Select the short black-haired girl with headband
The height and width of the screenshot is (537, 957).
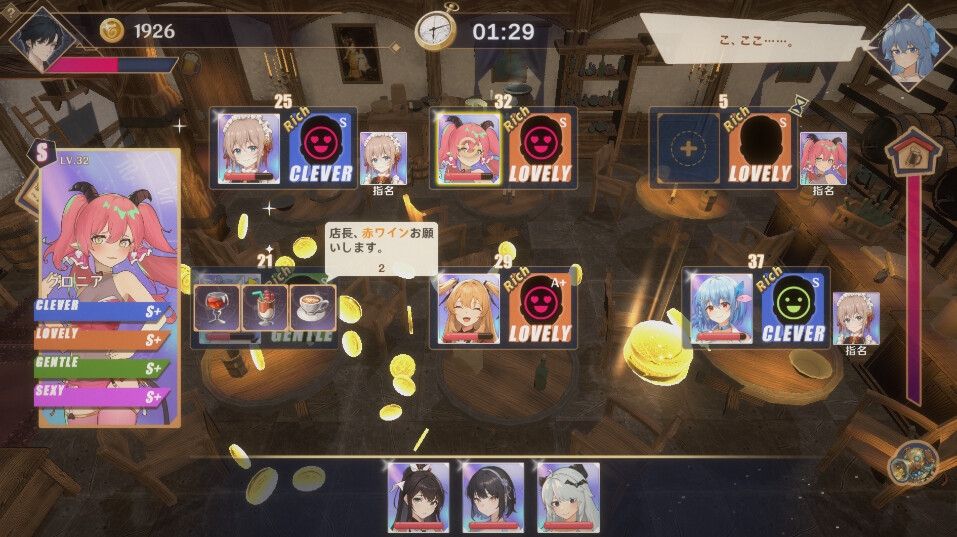click(x=492, y=496)
